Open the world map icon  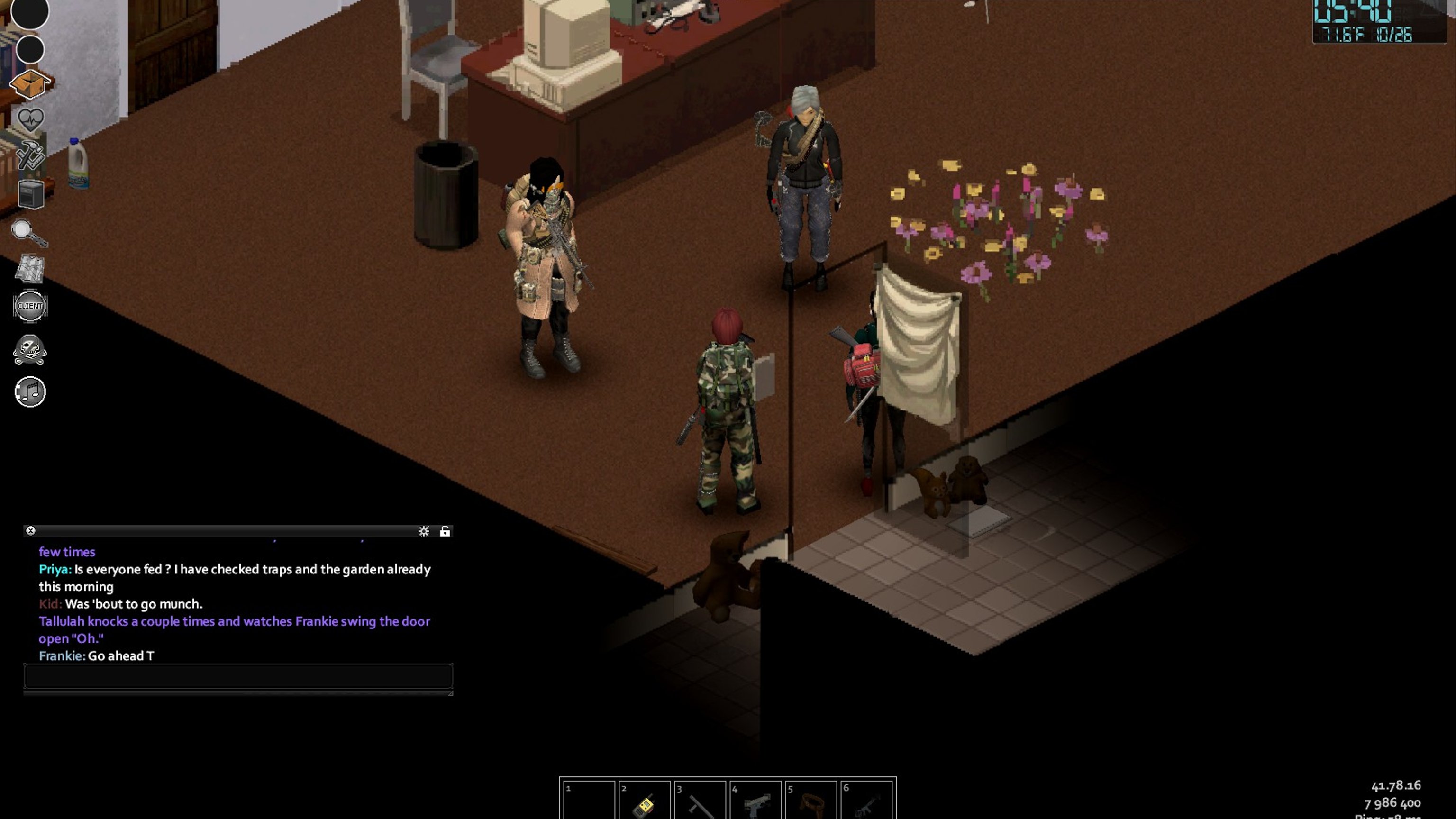coord(29,268)
